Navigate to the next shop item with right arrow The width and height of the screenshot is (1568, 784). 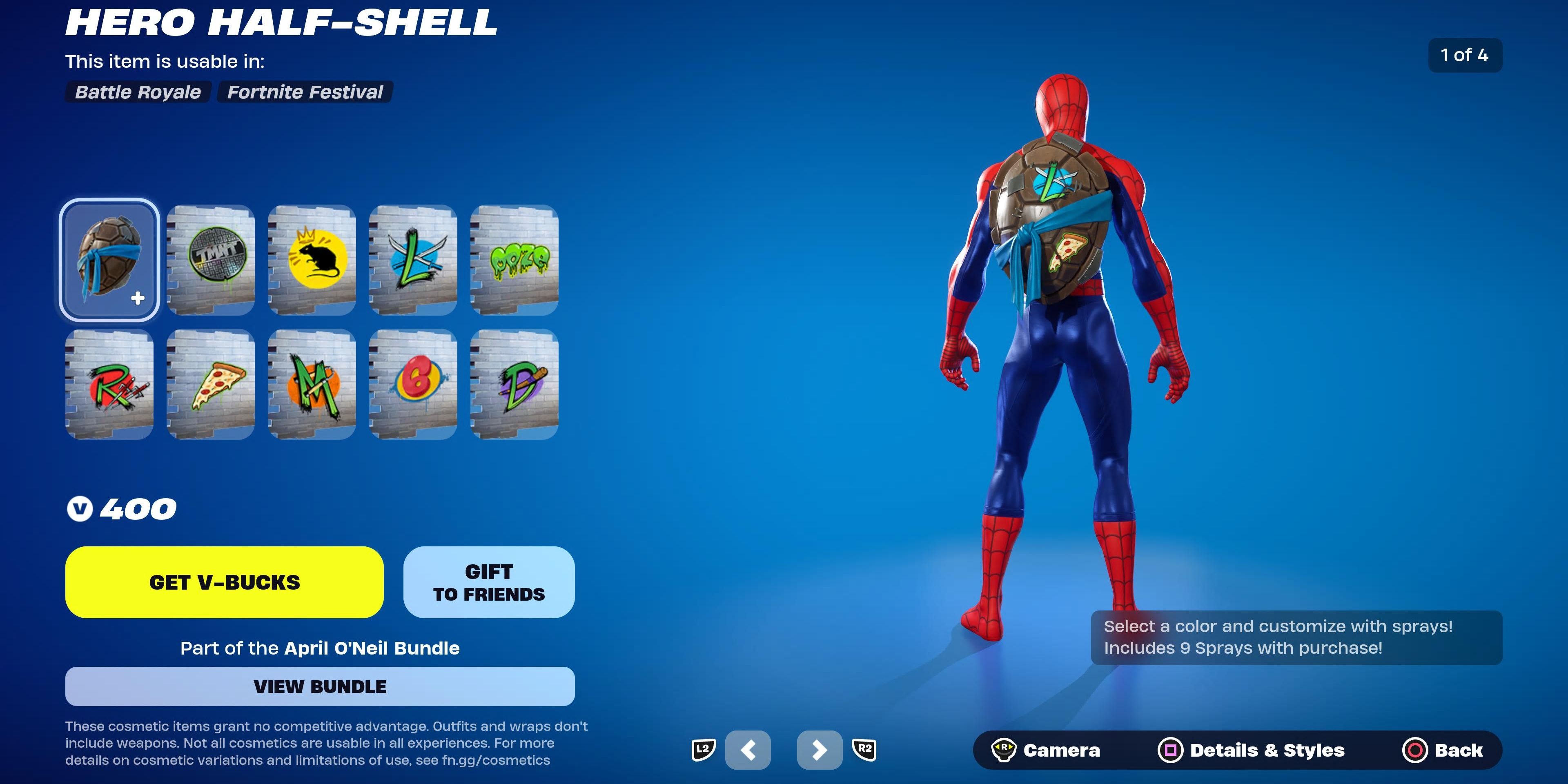[x=820, y=750]
